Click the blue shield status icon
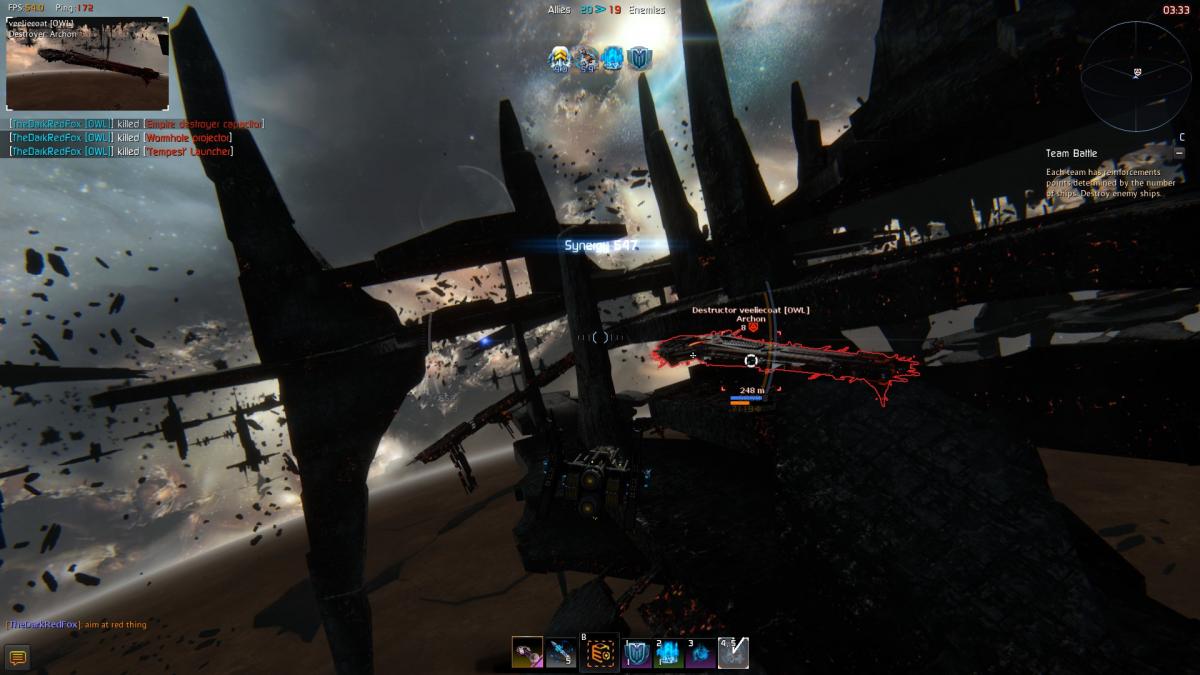The image size is (1200, 675). click(639, 59)
